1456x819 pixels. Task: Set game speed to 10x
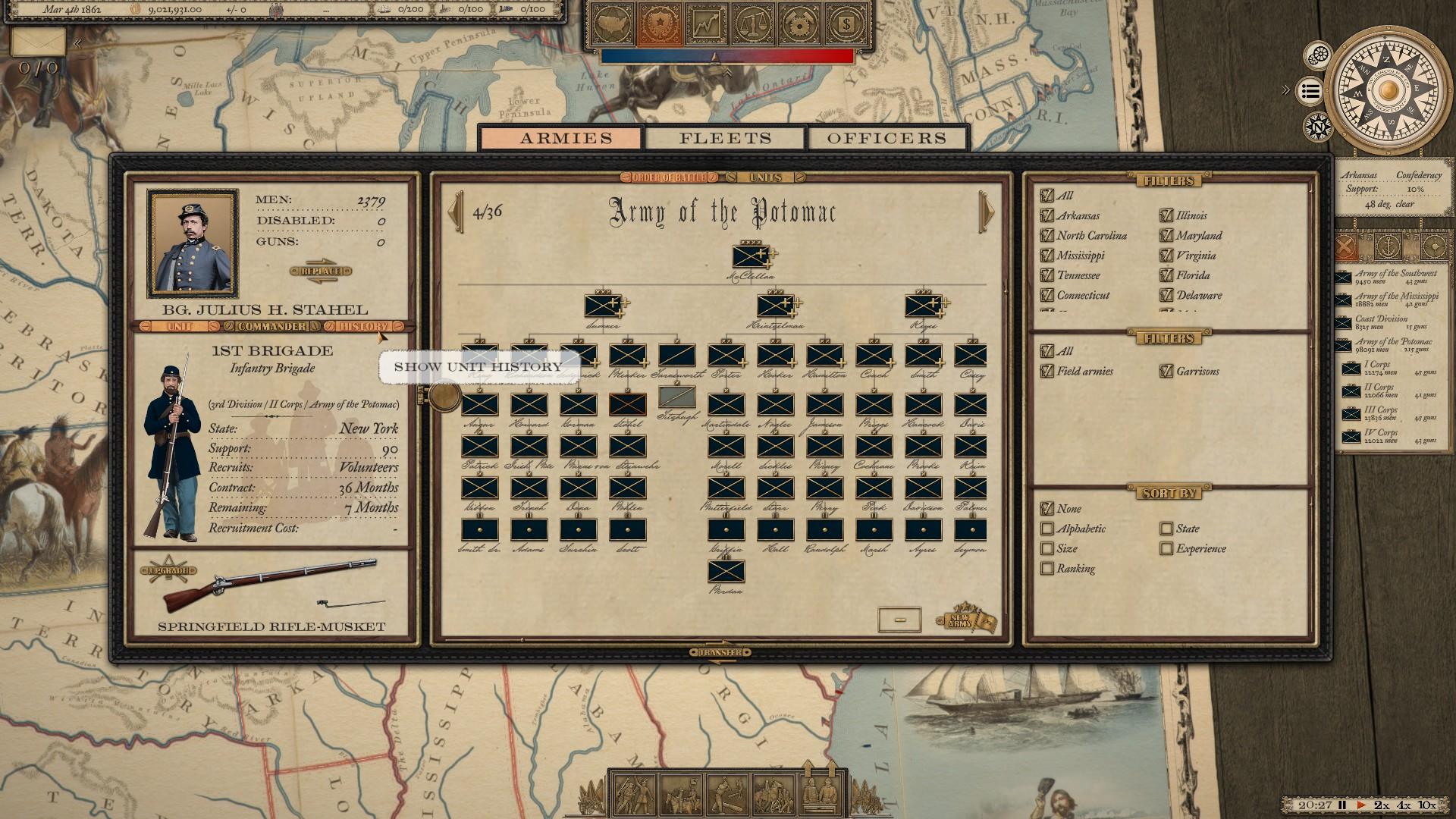1426,805
